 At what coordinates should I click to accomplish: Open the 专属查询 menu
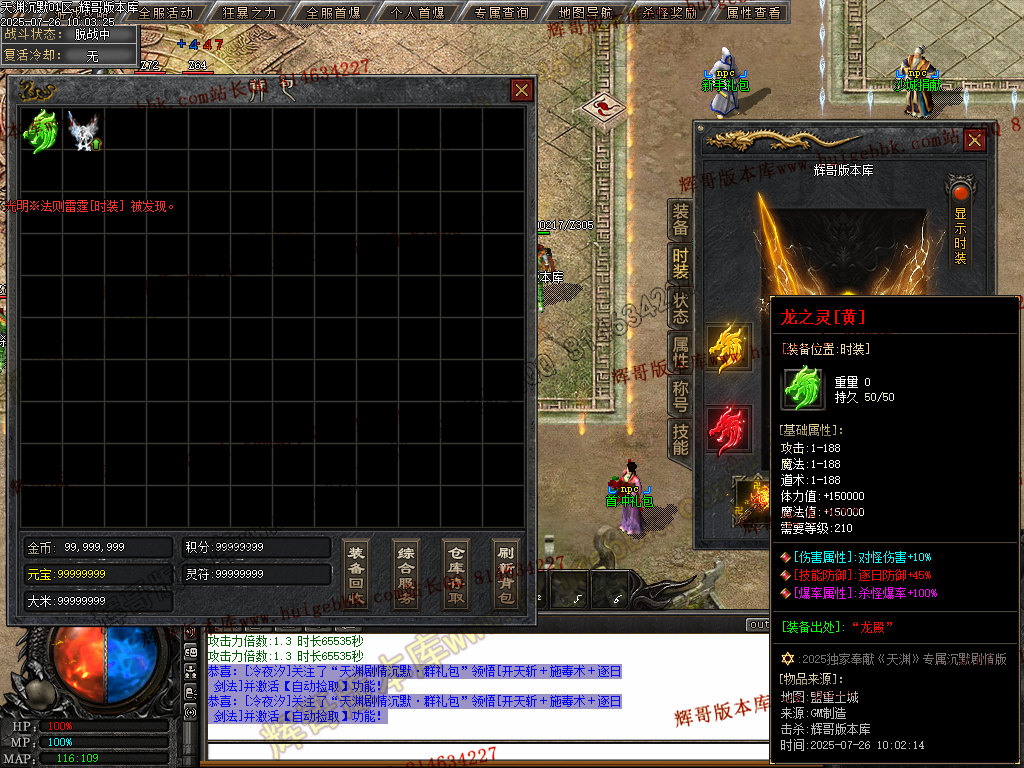click(x=502, y=13)
